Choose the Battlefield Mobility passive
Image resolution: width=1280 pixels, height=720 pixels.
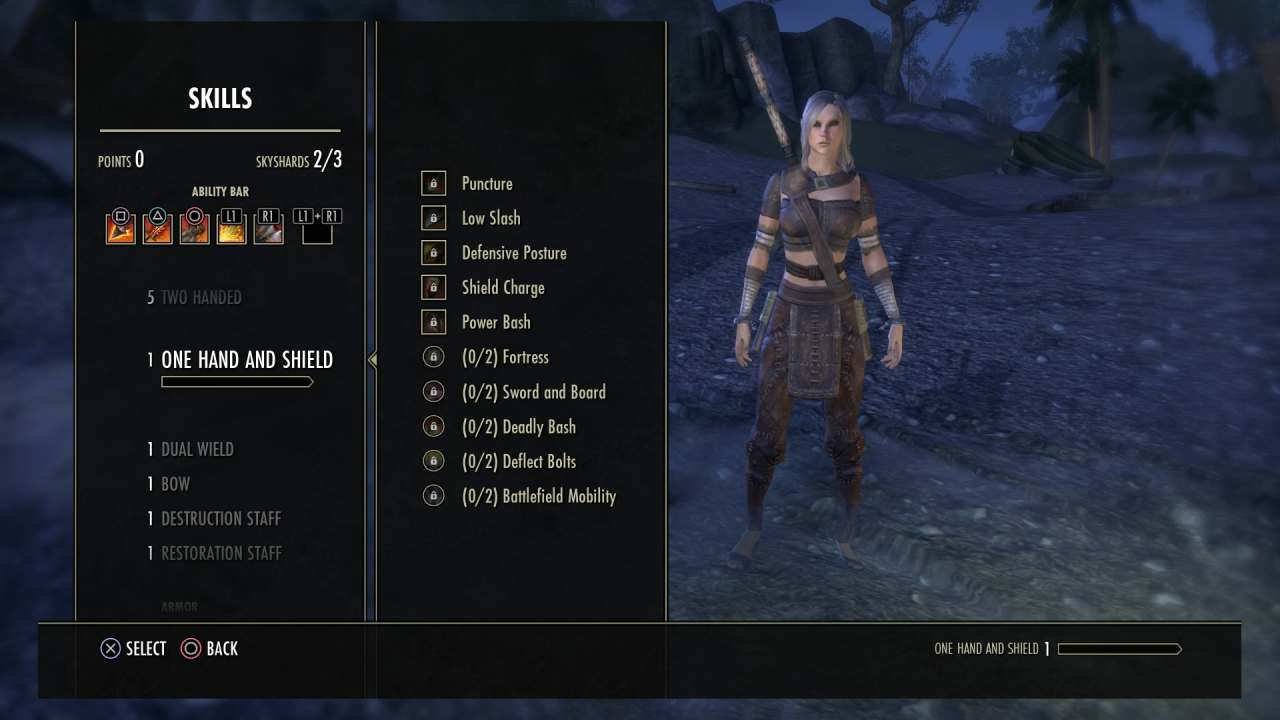538,496
